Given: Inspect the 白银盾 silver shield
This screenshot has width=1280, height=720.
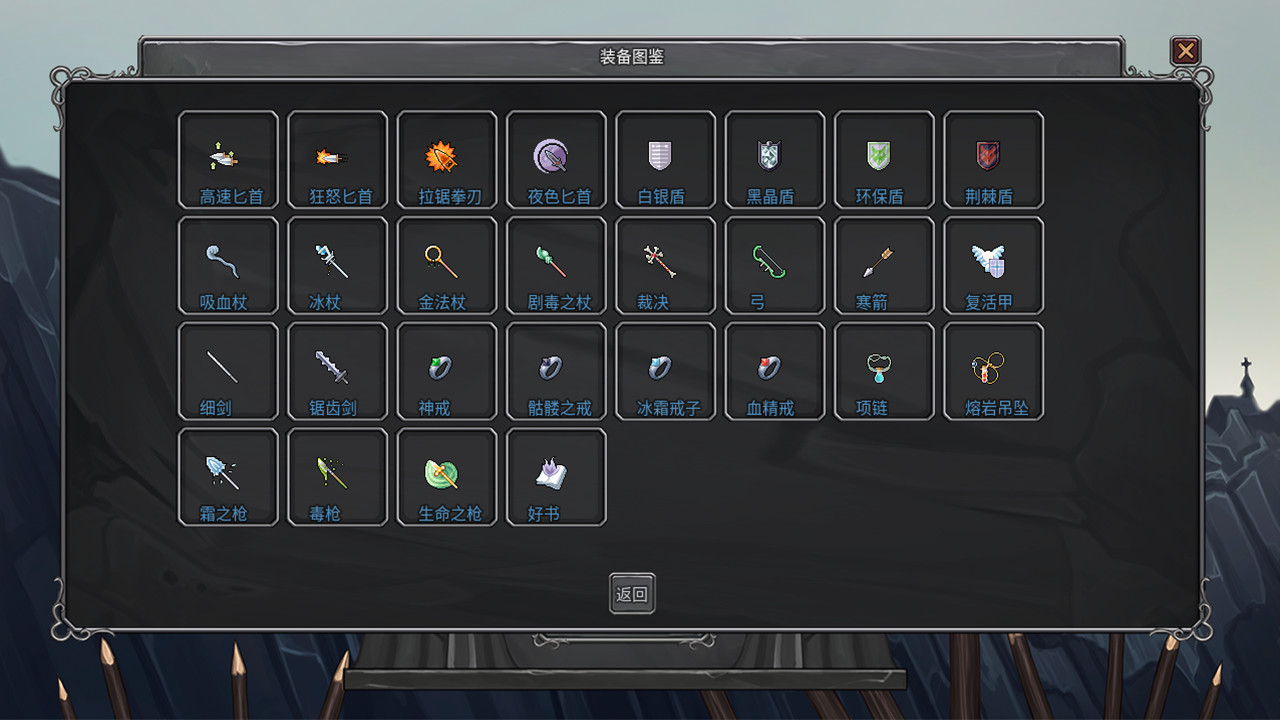Looking at the screenshot, I should pyautogui.click(x=665, y=160).
